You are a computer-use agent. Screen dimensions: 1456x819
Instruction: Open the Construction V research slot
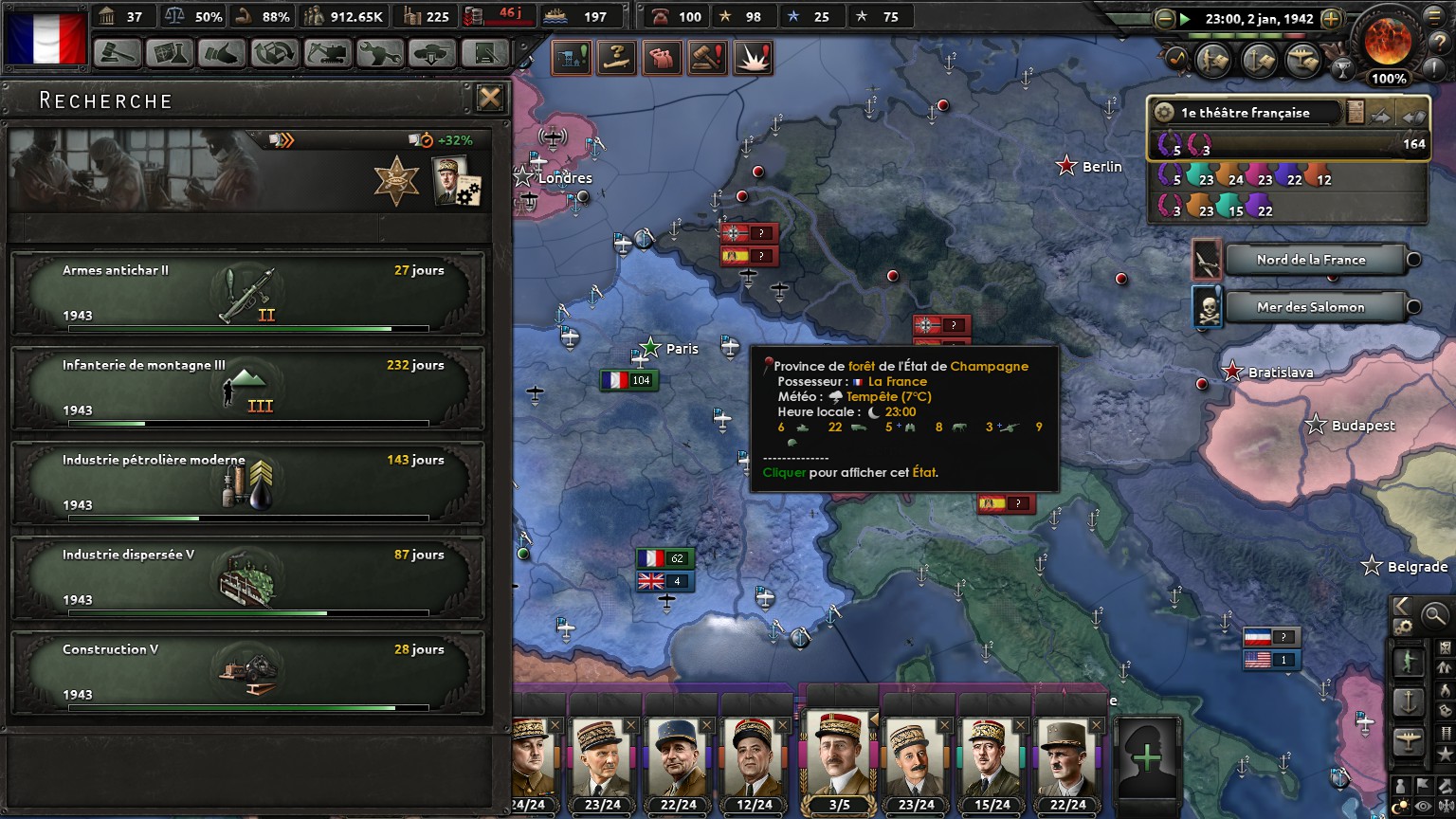[x=247, y=673]
